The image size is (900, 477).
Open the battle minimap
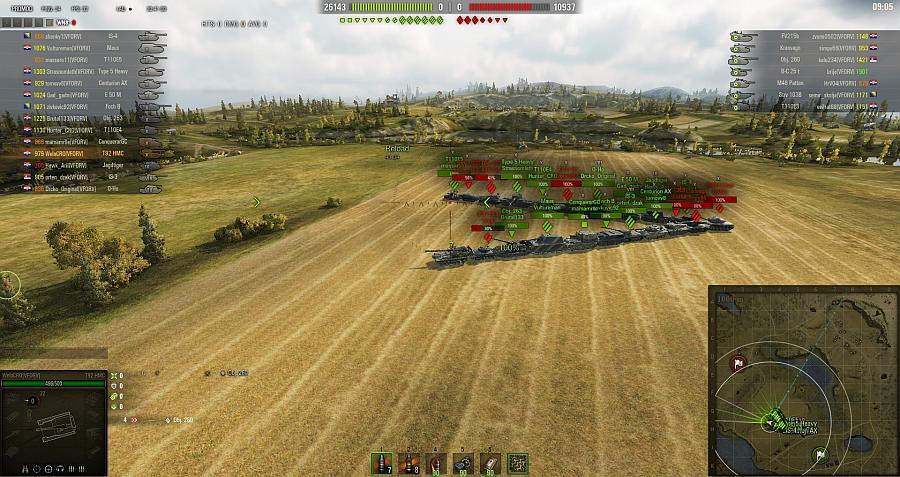click(x=803, y=381)
